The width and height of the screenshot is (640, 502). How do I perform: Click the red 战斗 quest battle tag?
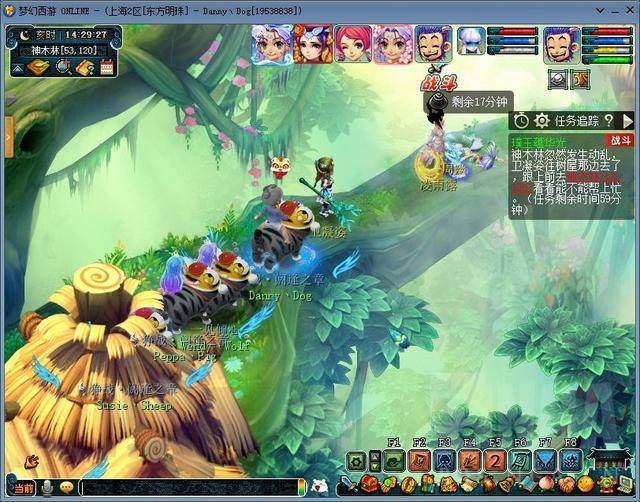pos(621,141)
